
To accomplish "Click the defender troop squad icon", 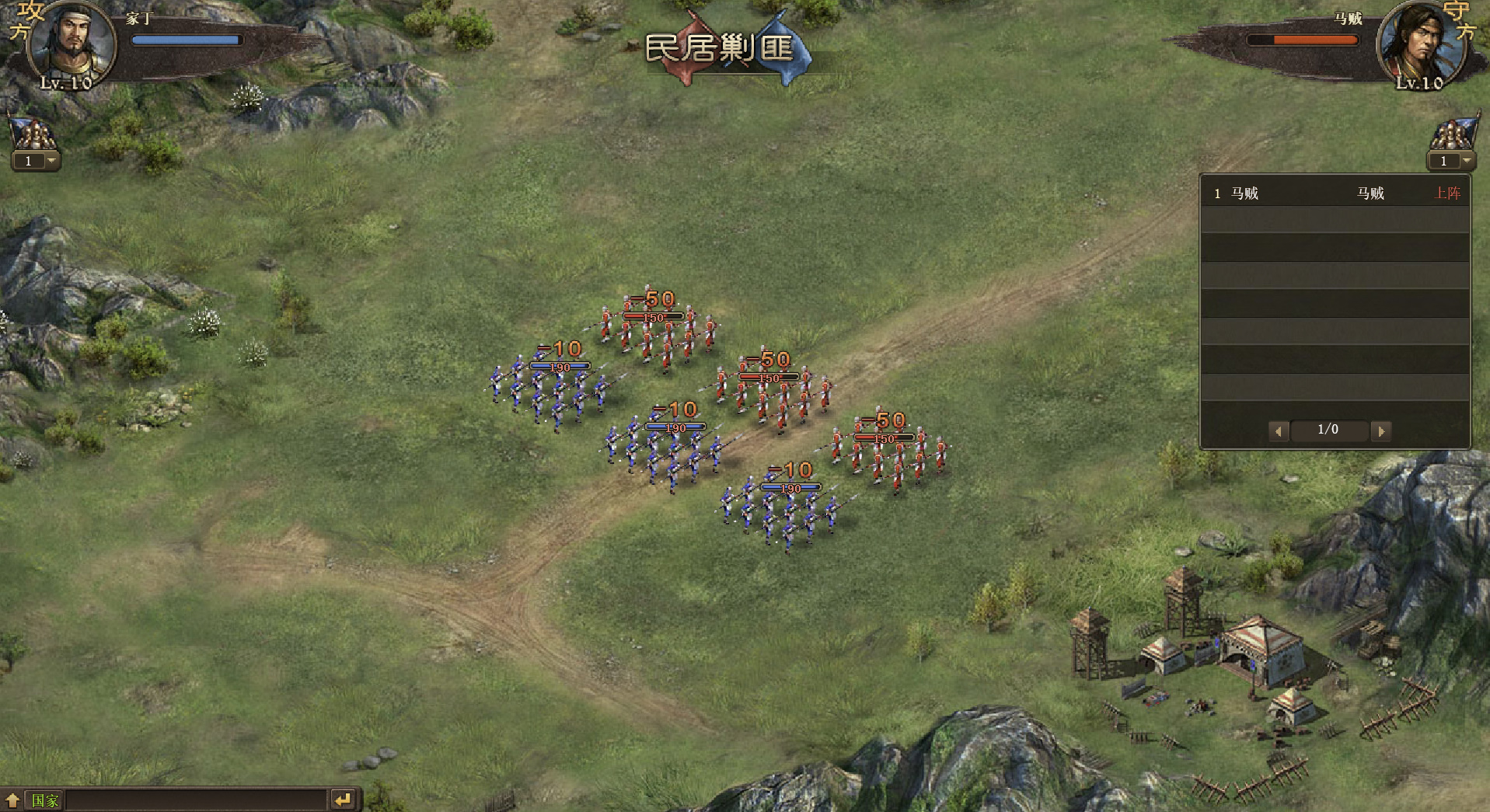I will tap(1453, 132).
